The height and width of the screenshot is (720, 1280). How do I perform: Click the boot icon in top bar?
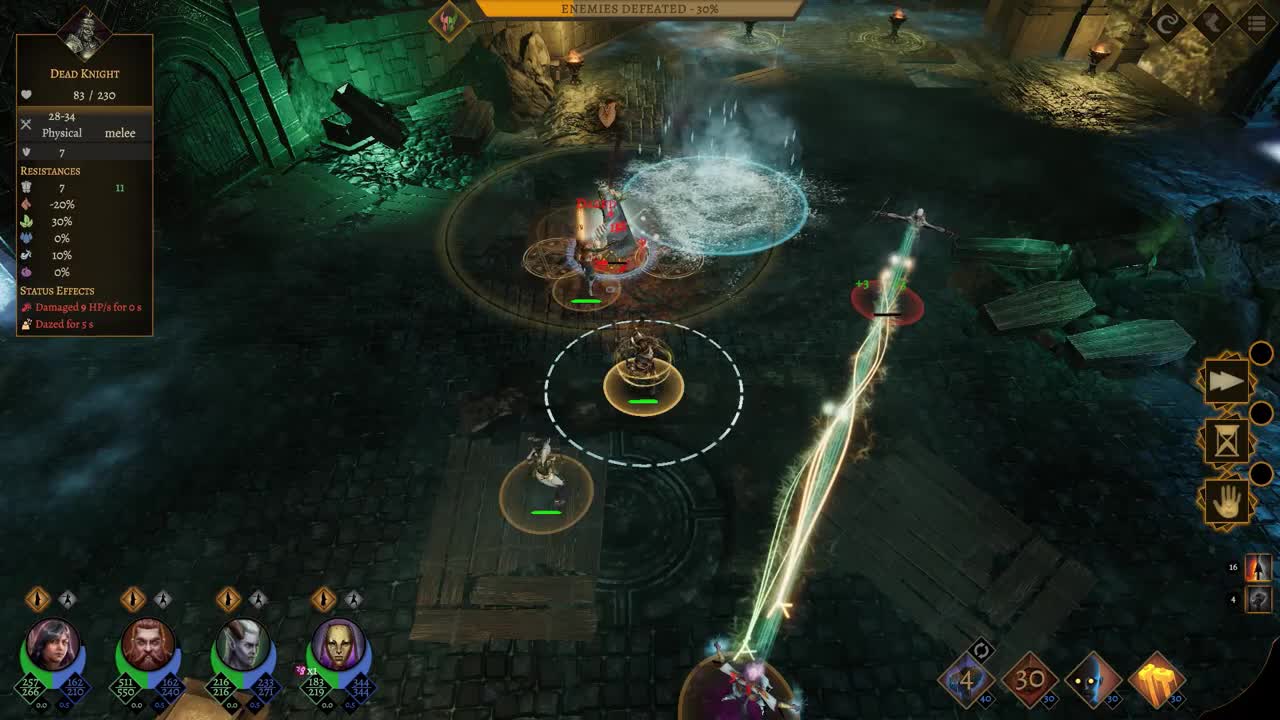pos(1212,23)
